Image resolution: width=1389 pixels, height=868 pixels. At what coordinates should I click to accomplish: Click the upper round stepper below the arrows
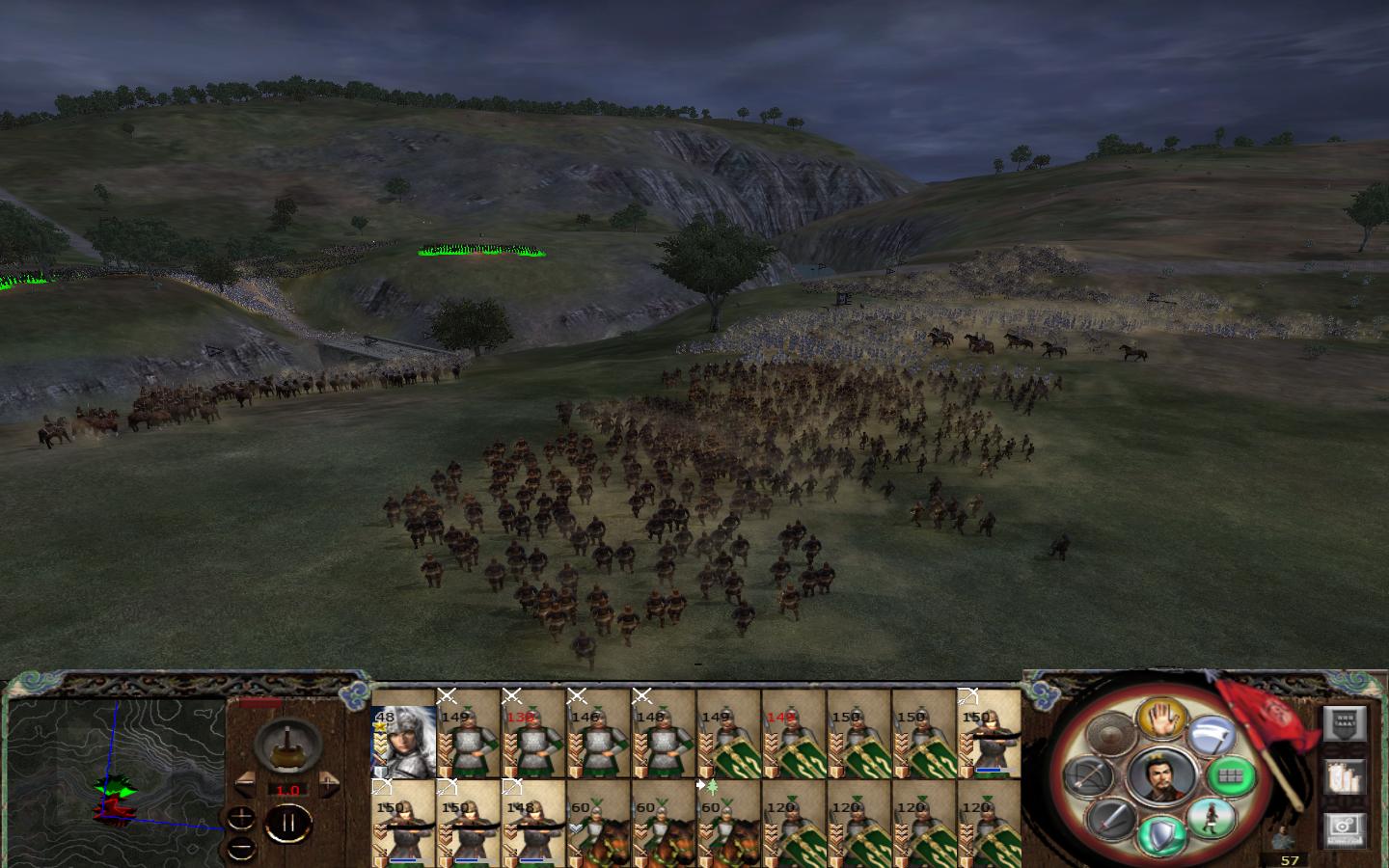[x=240, y=819]
